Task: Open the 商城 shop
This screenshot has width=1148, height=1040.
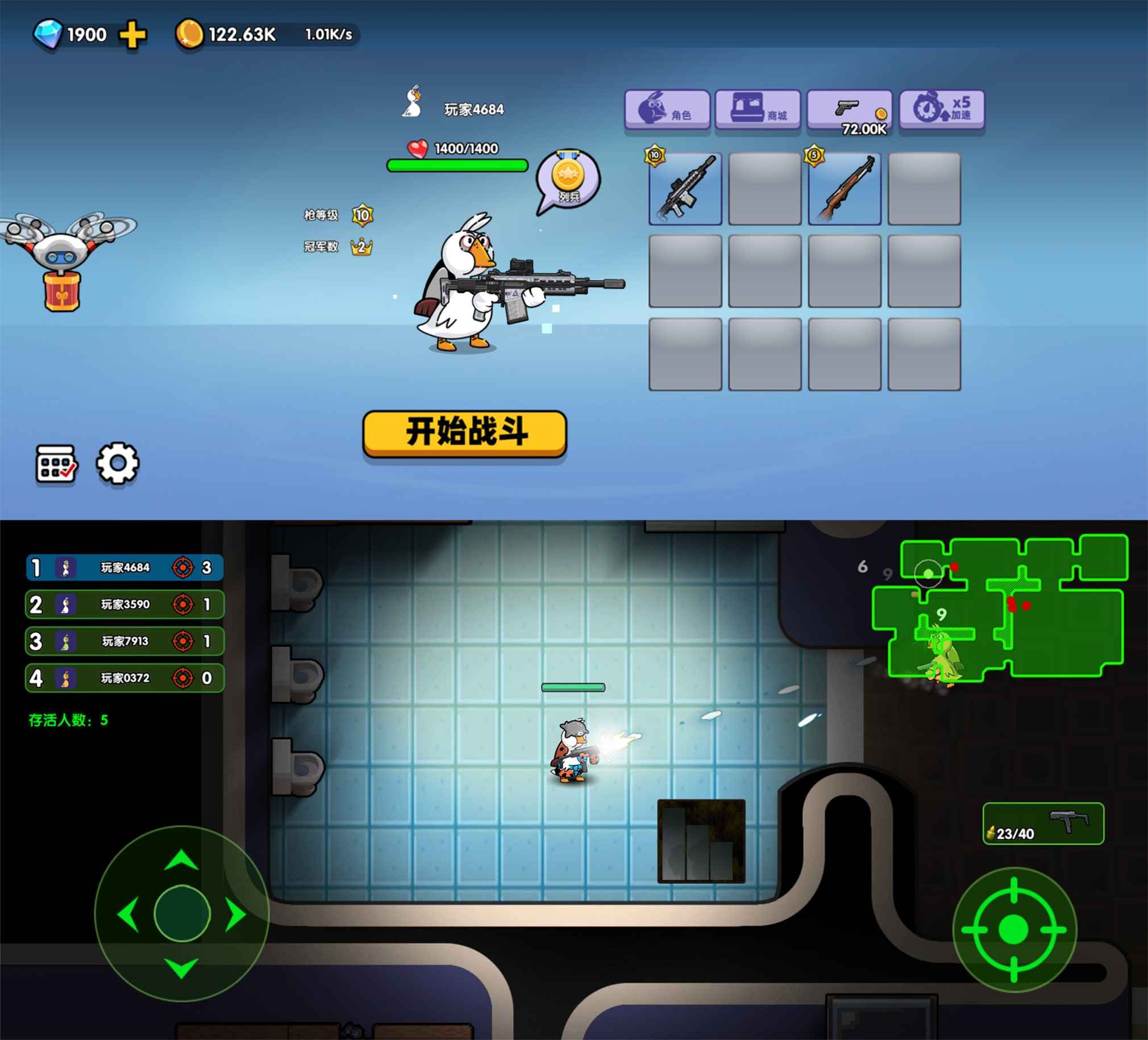Action: point(758,109)
